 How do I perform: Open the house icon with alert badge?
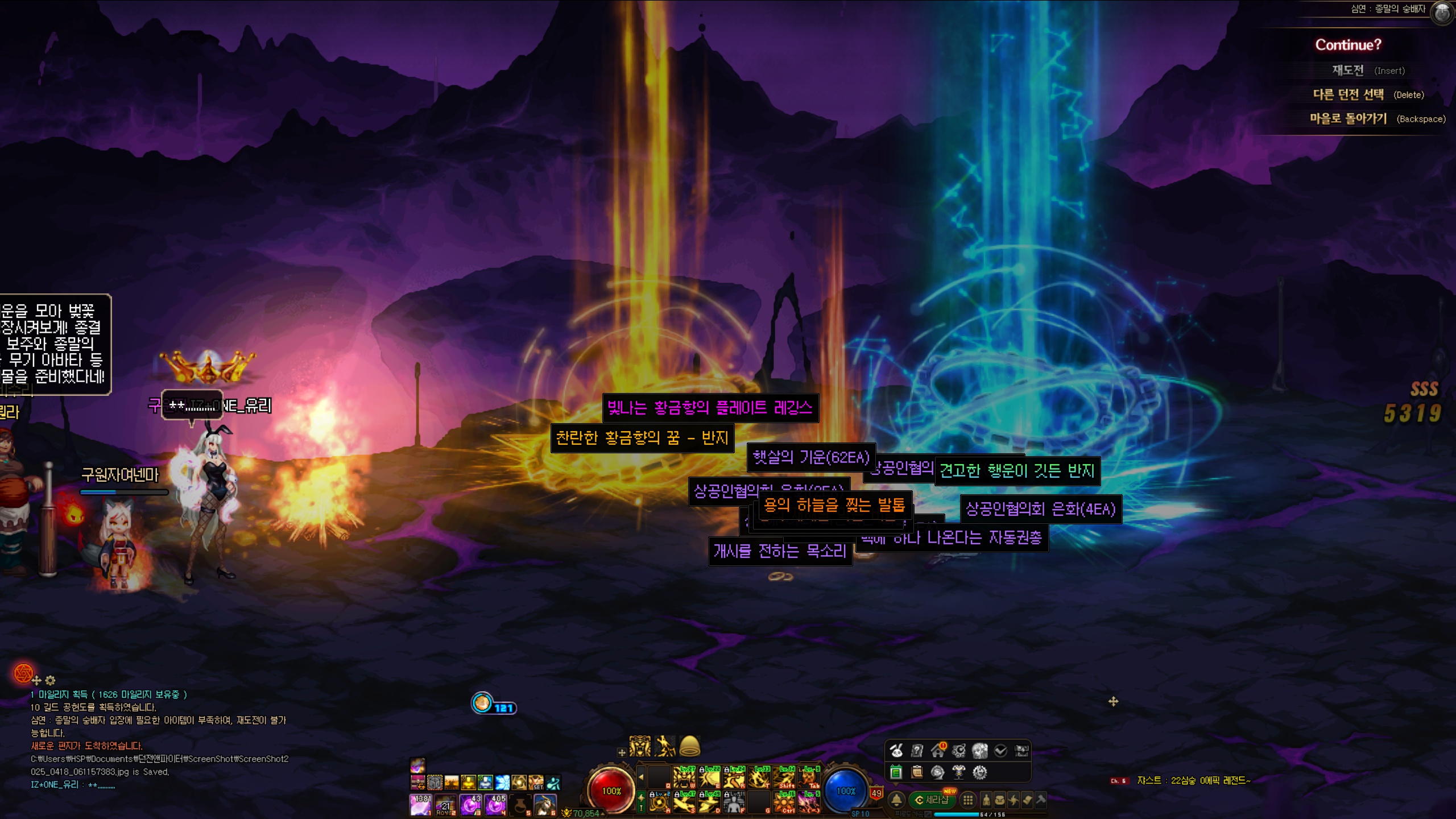938,751
